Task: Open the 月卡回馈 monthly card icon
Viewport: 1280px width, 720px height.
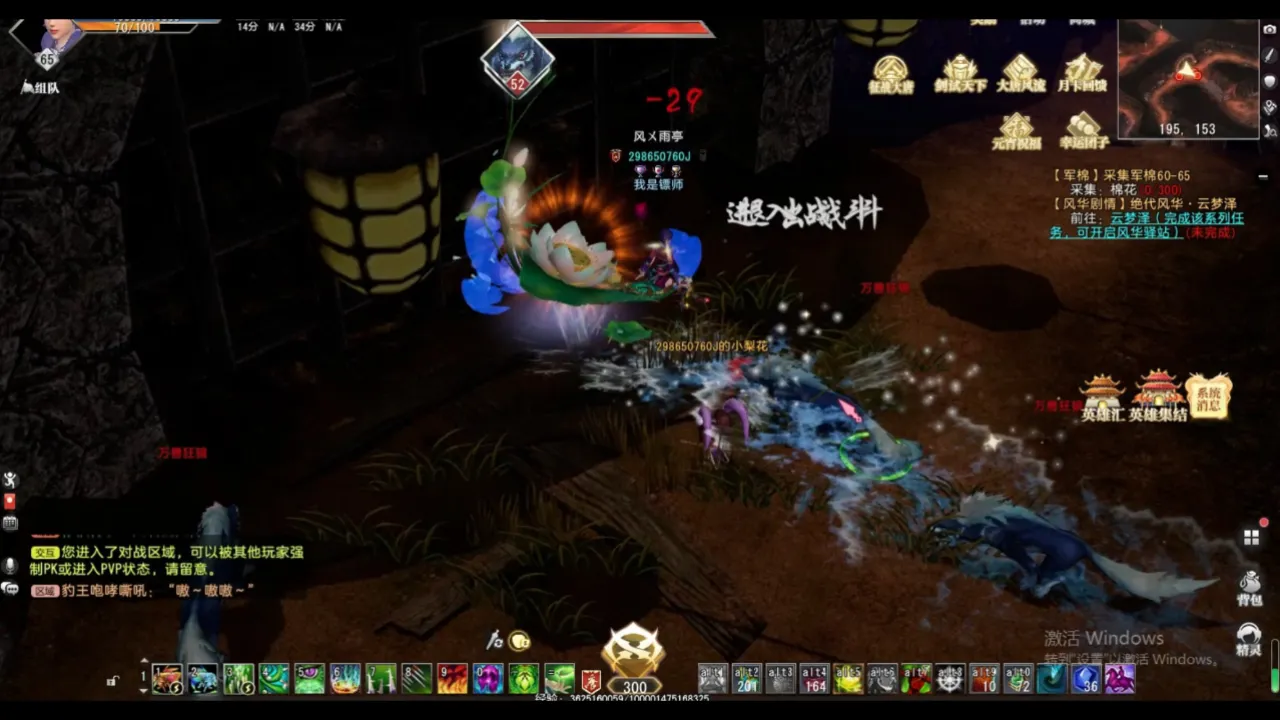Action: click(1084, 74)
